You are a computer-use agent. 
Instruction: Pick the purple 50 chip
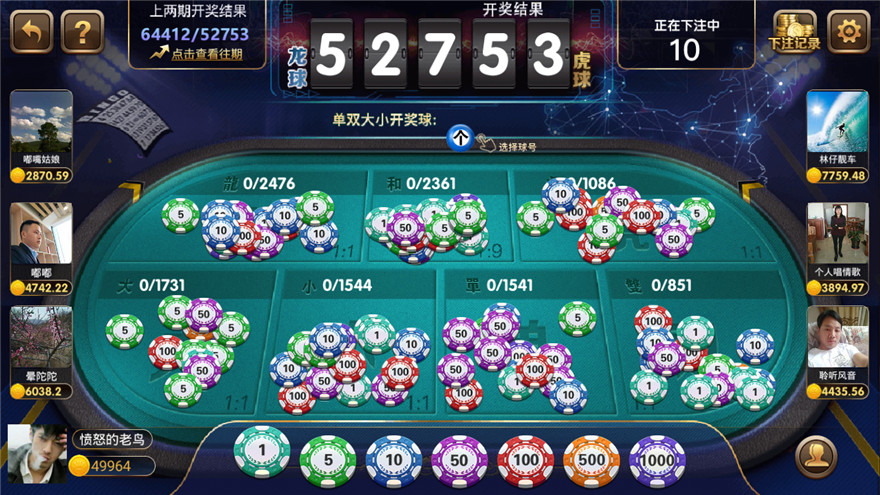pyautogui.click(x=459, y=461)
